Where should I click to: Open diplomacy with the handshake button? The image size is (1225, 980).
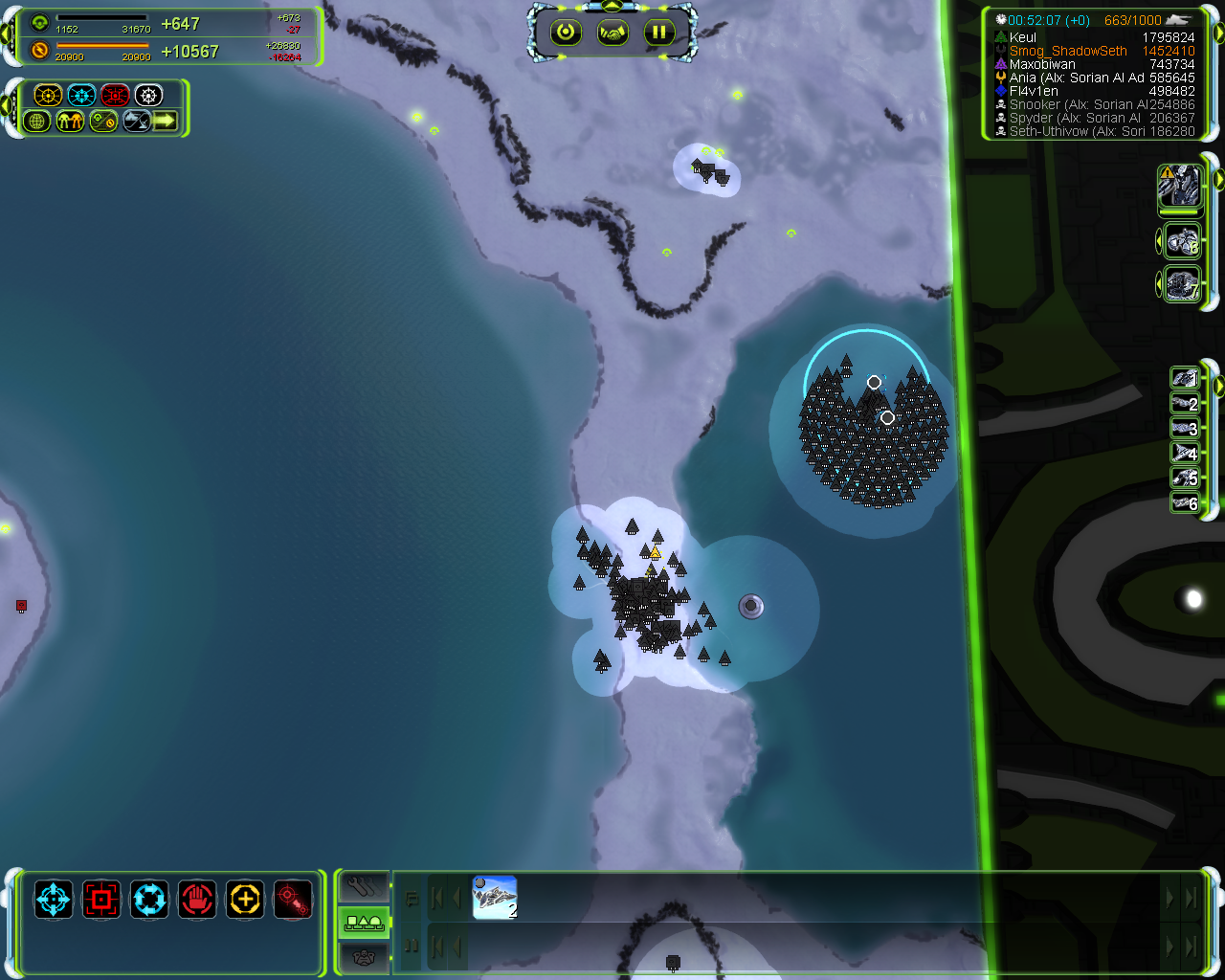[612, 33]
